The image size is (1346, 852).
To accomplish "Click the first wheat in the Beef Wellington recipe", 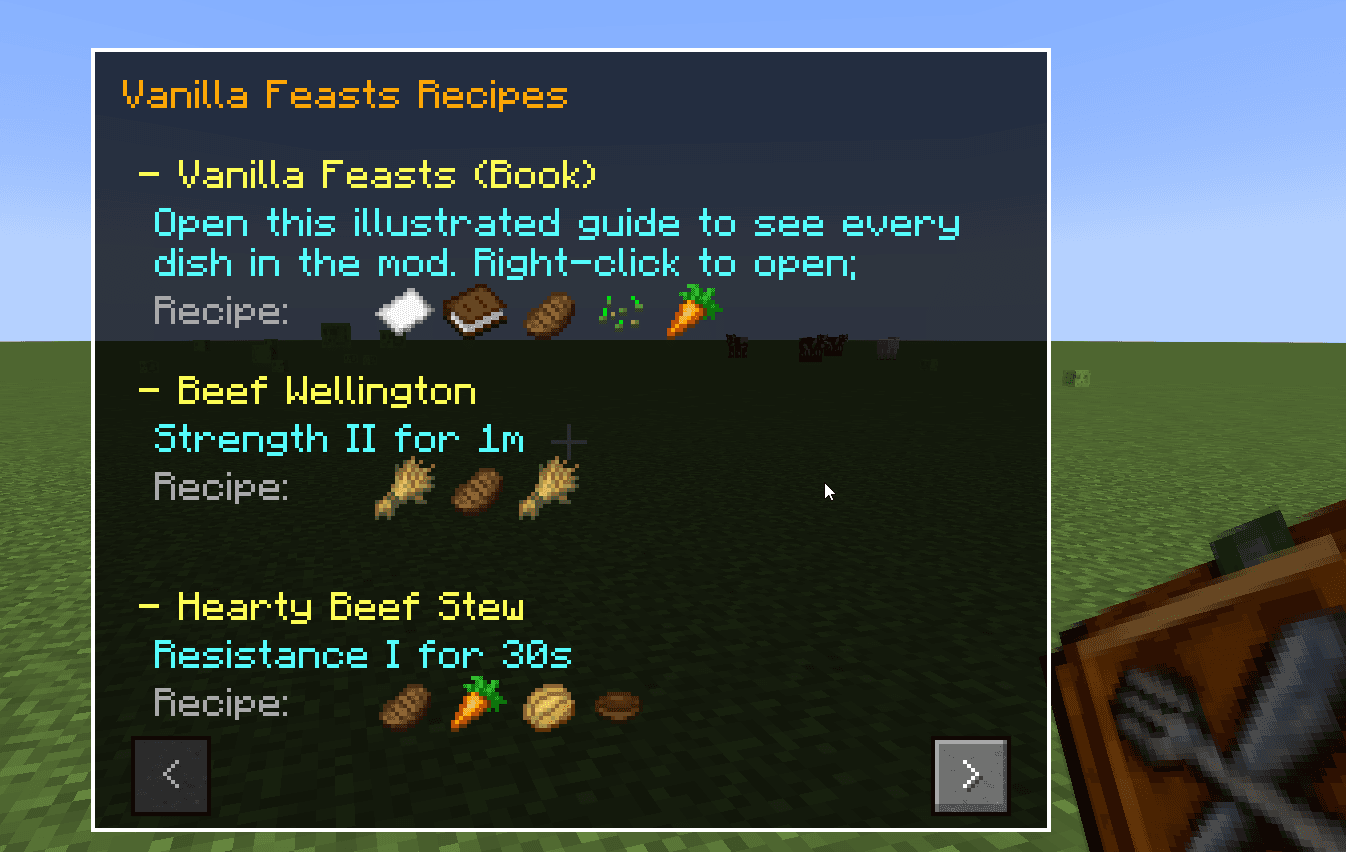I will point(404,489).
